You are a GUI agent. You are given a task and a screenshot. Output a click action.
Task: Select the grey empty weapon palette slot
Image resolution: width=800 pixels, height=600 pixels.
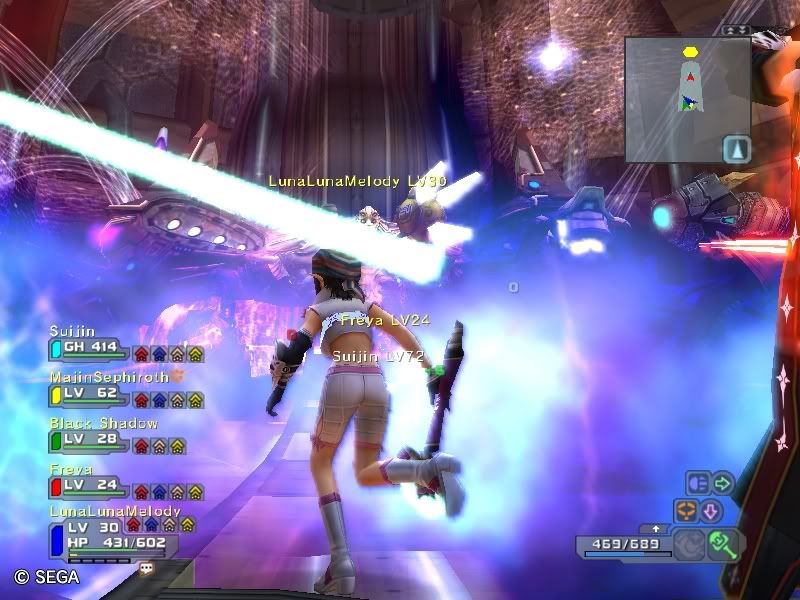tap(690, 544)
